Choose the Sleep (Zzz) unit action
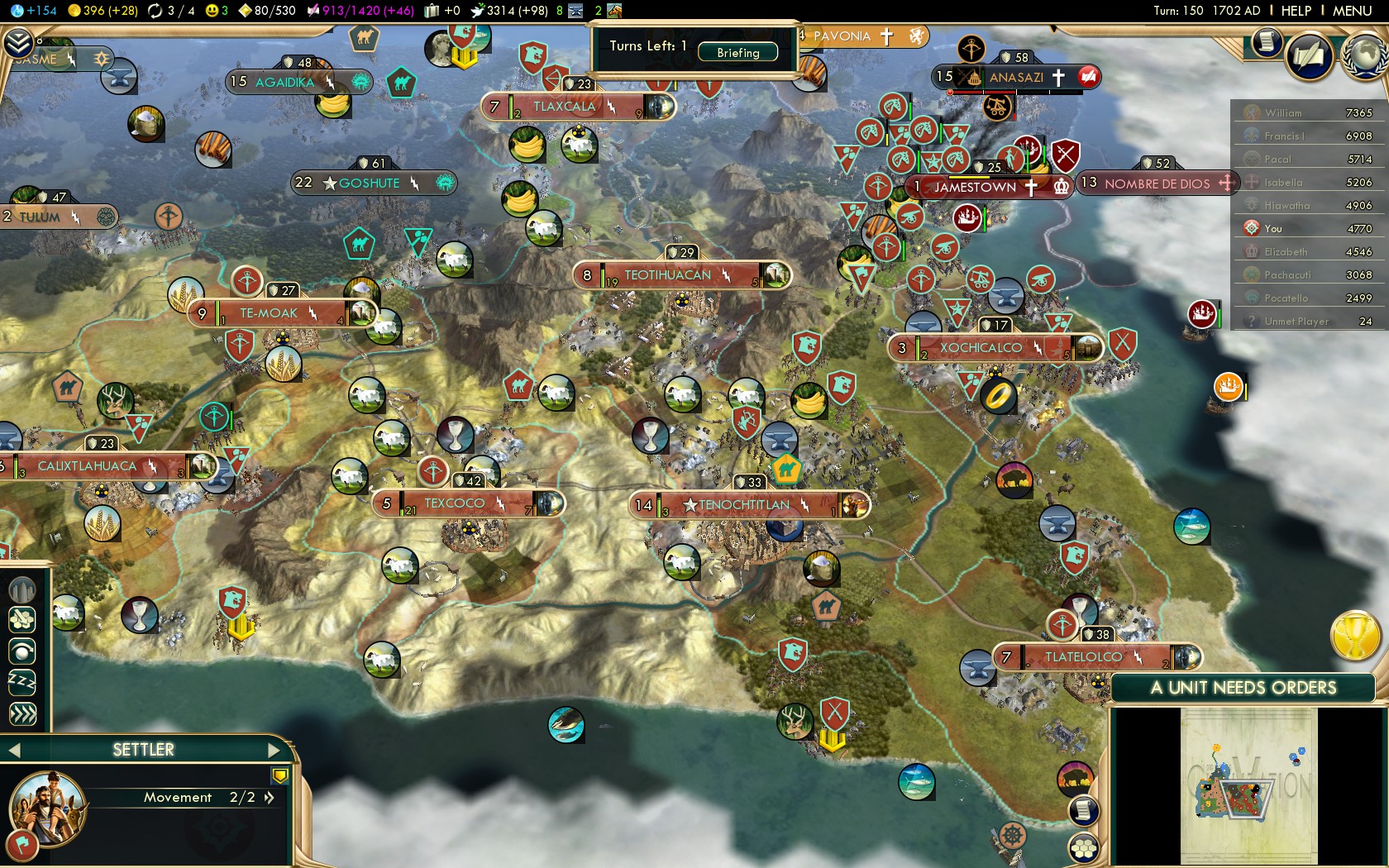The width and height of the screenshot is (1389, 868). coord(22,682)
